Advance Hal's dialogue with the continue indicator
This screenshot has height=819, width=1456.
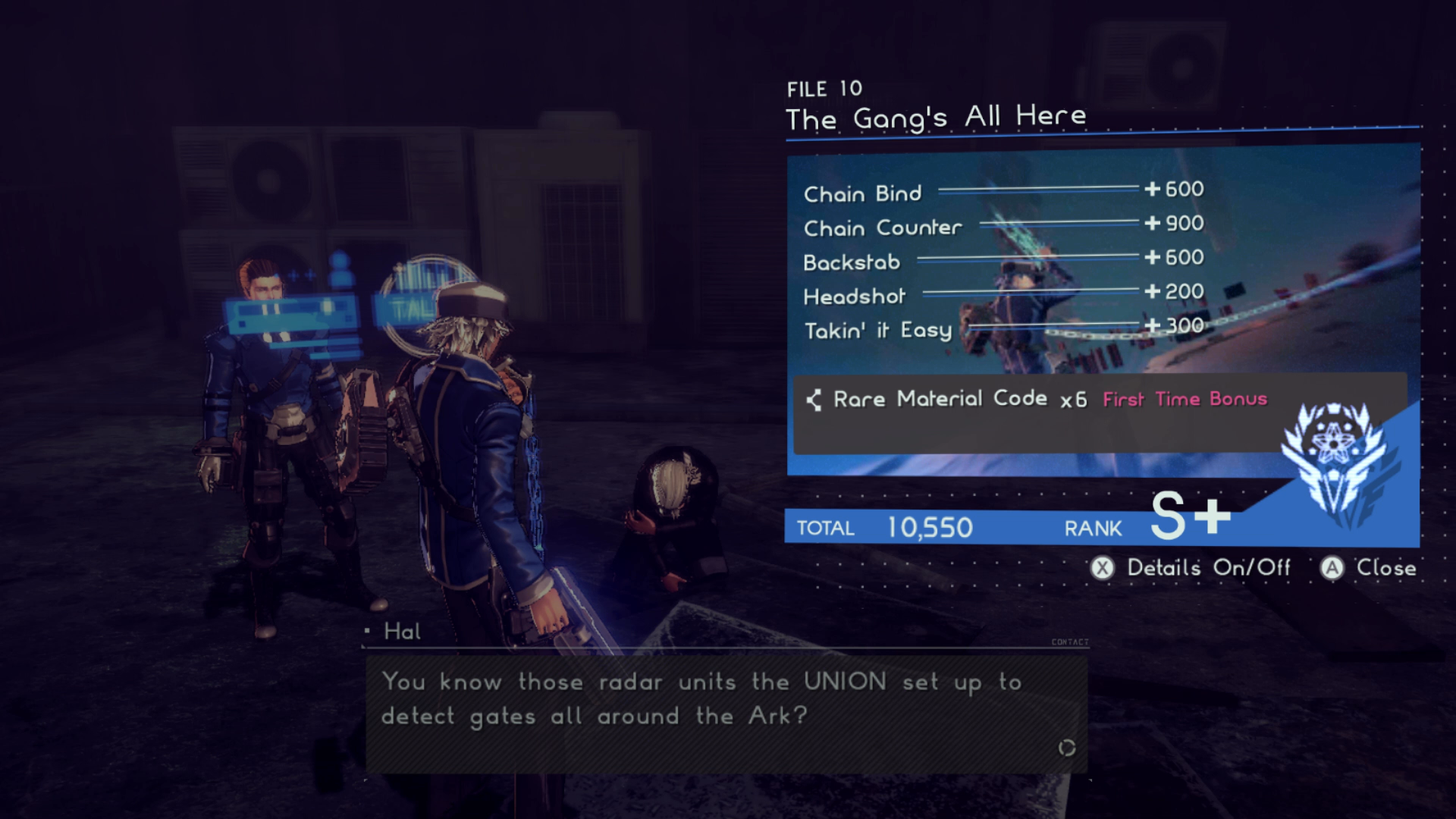tap(1066, 748)
